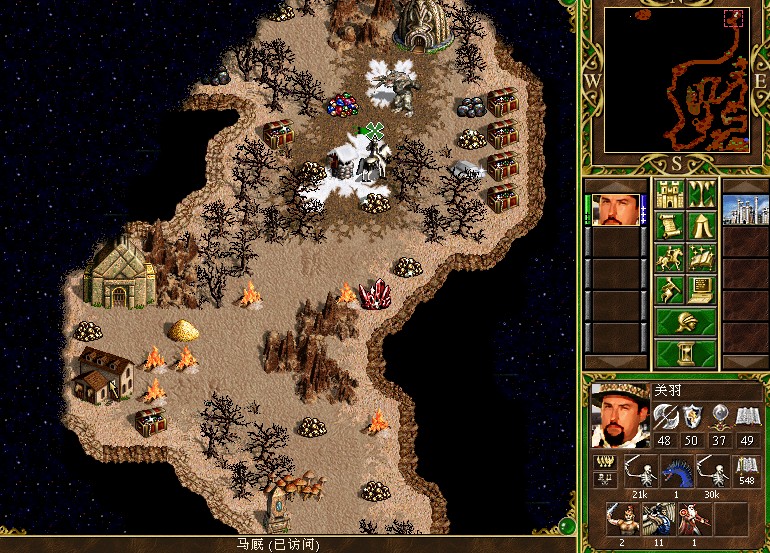Put the hero to sleep with the tent button
Viewport: 770px width, 553px height.
click(x=702, y=225)
